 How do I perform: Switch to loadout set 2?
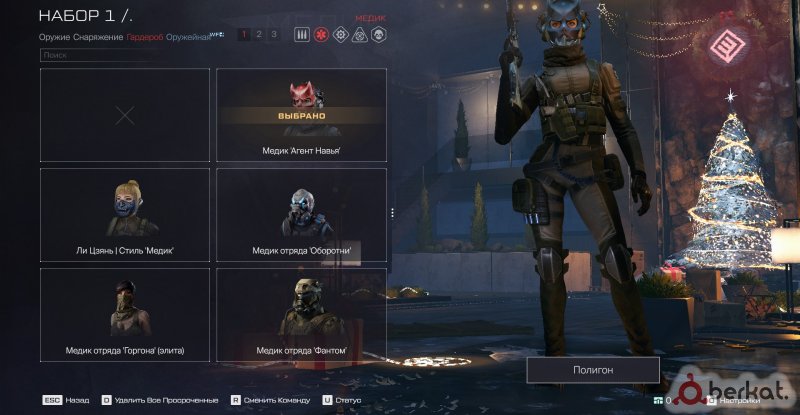(259, 34)
